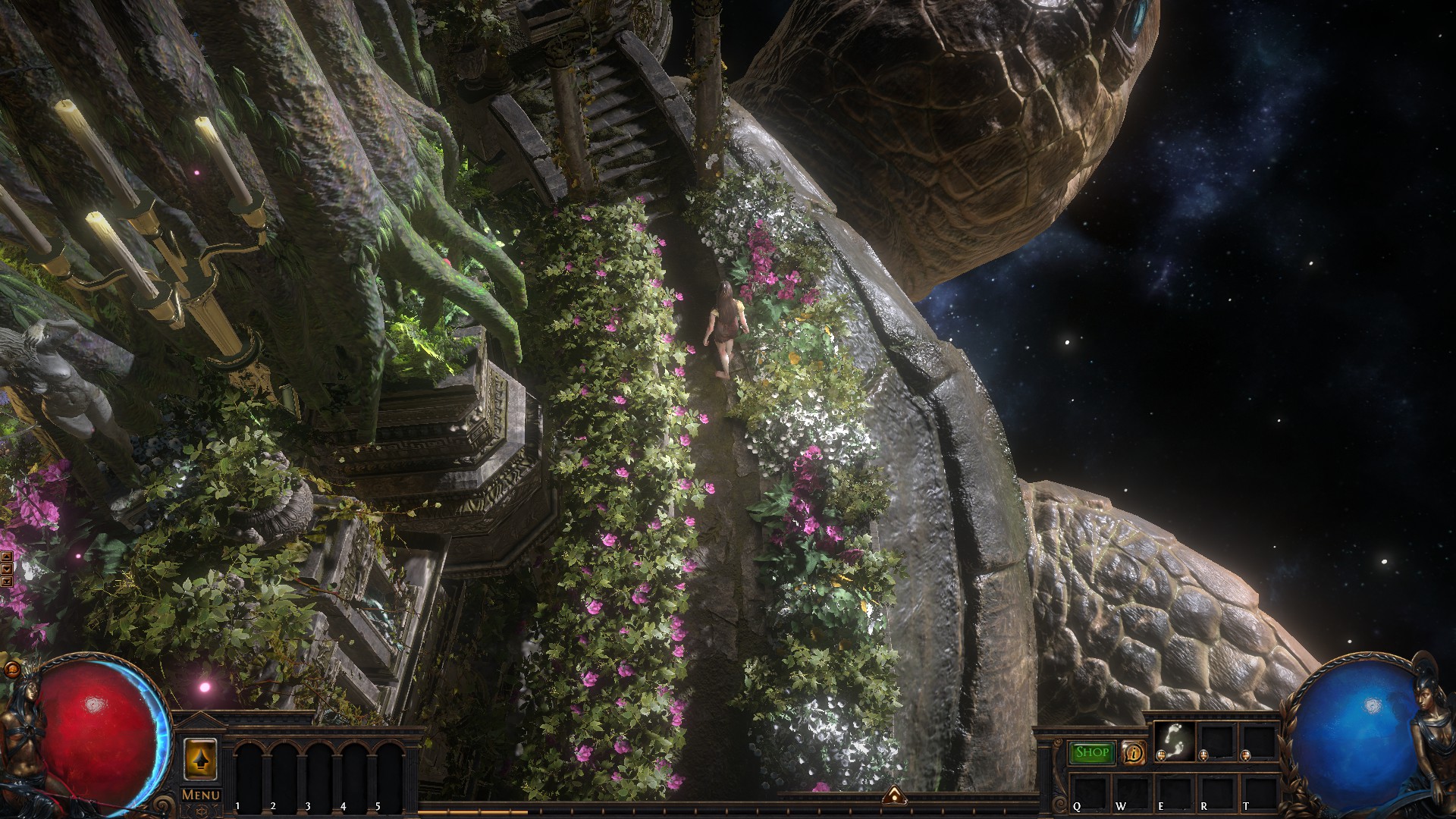Open the Menu button
Viewport: 1456px width, 819px height.
(201, 795)
